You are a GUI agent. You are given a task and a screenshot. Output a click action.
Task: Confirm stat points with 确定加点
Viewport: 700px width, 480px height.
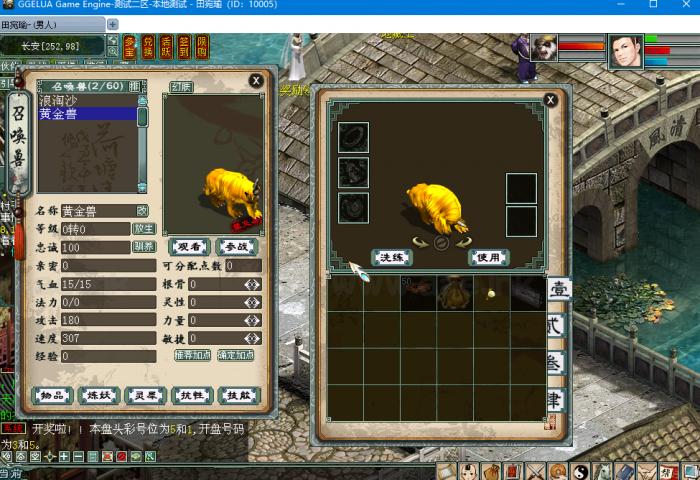[x=237, y=355]
